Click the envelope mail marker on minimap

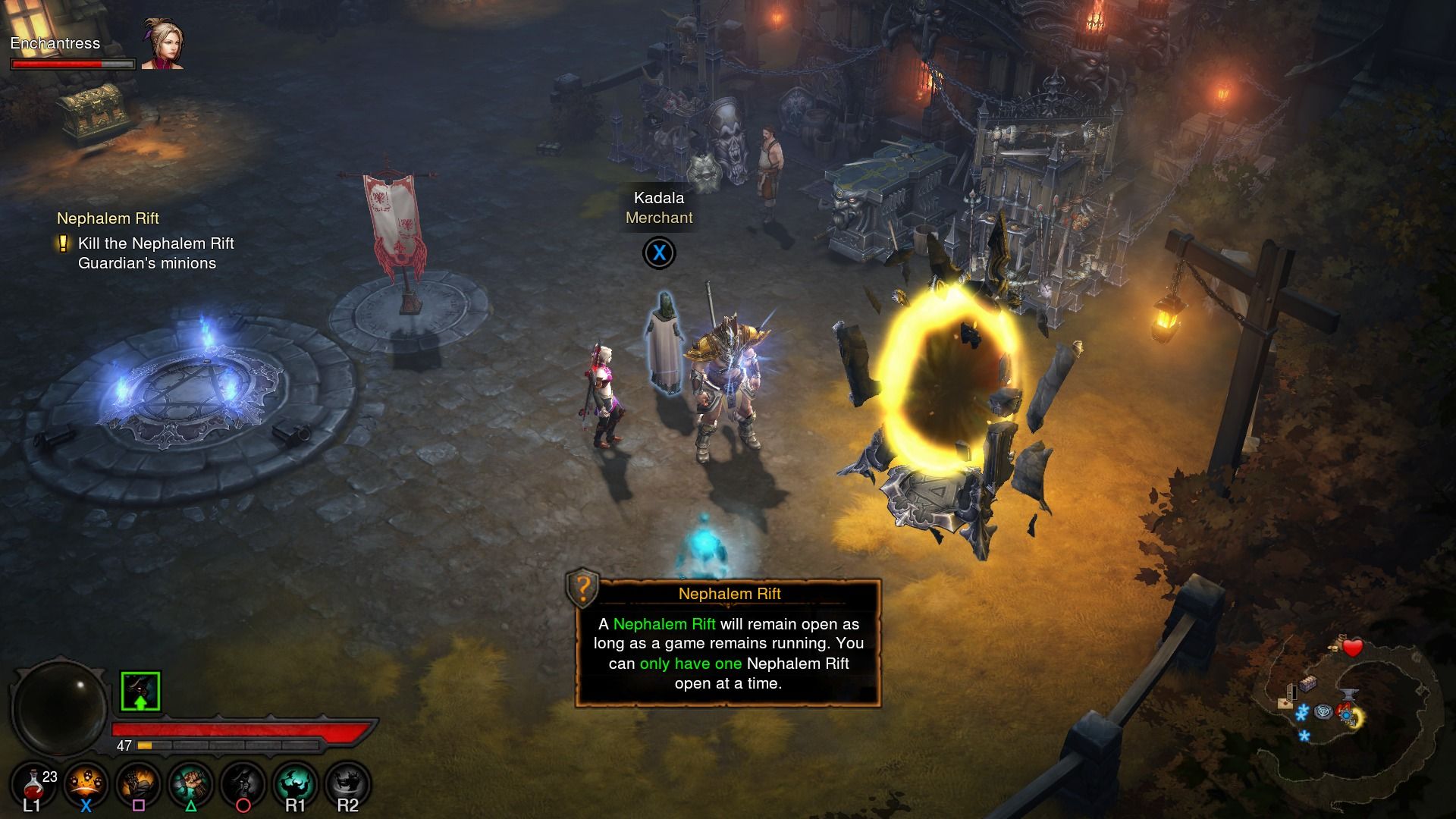[x=1285, y=703]
